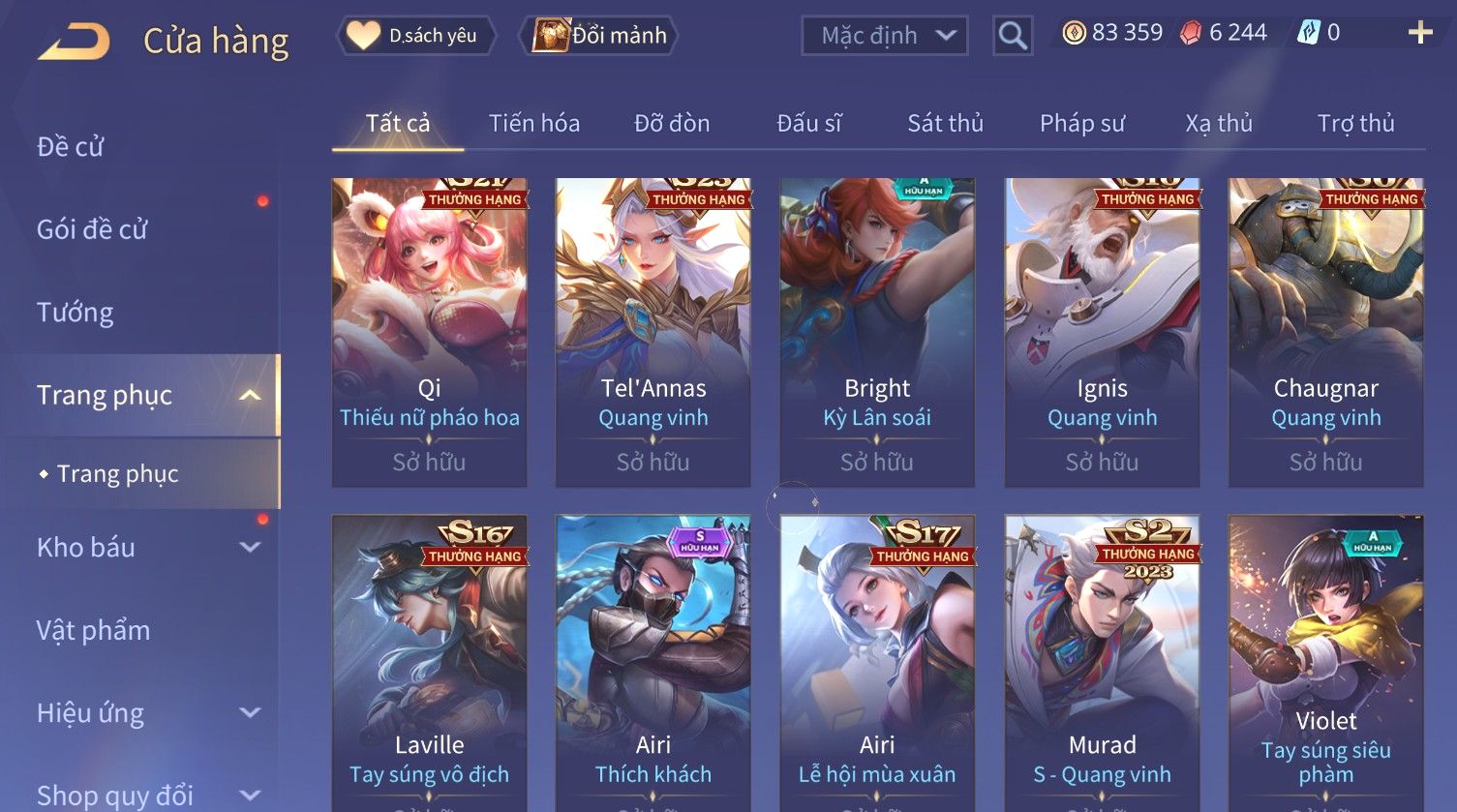This screenshot has width=1457, height=812.
Task: Go back using the arrow button
Action: 74,42
